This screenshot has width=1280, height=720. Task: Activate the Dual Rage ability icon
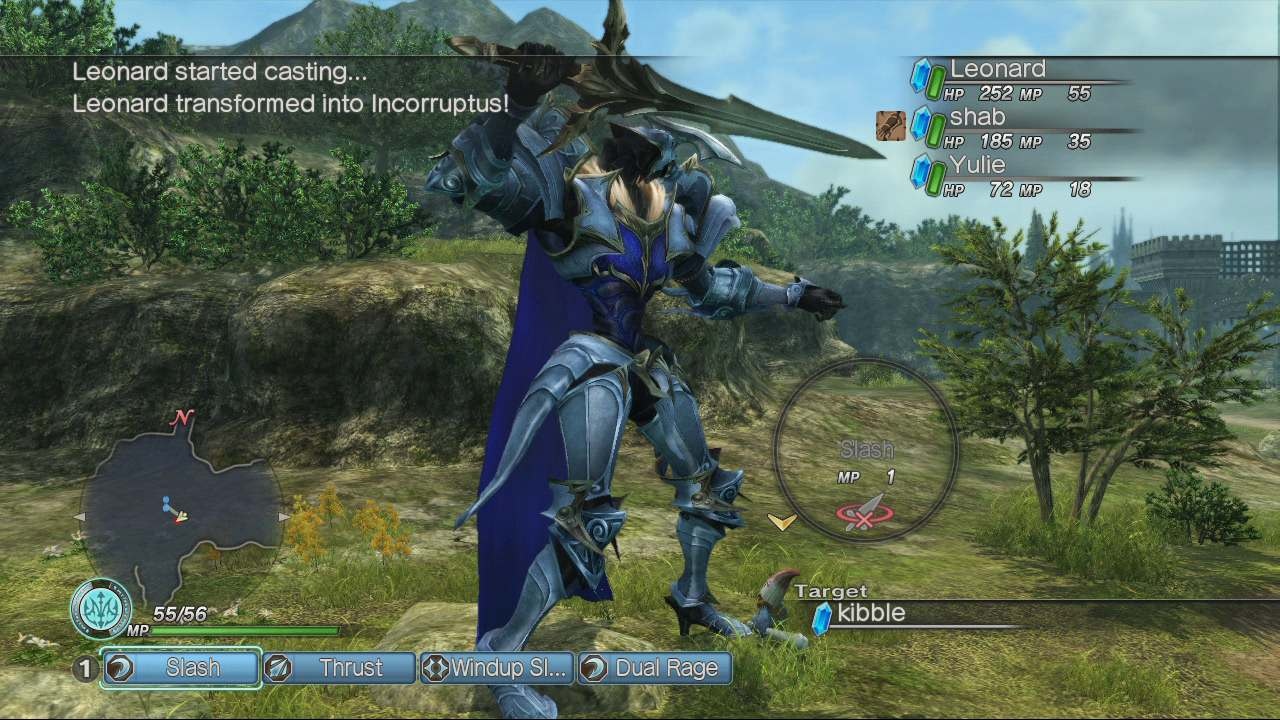click(592, 668)
